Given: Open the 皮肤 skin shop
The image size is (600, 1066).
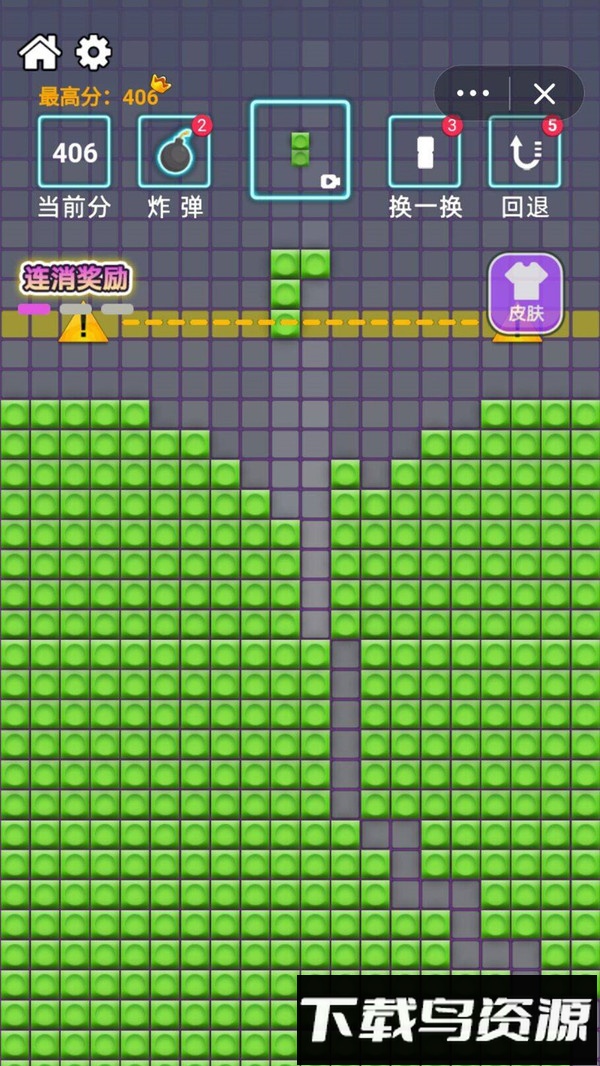Looking at the screenshot, I should click(x=525, y=293).
